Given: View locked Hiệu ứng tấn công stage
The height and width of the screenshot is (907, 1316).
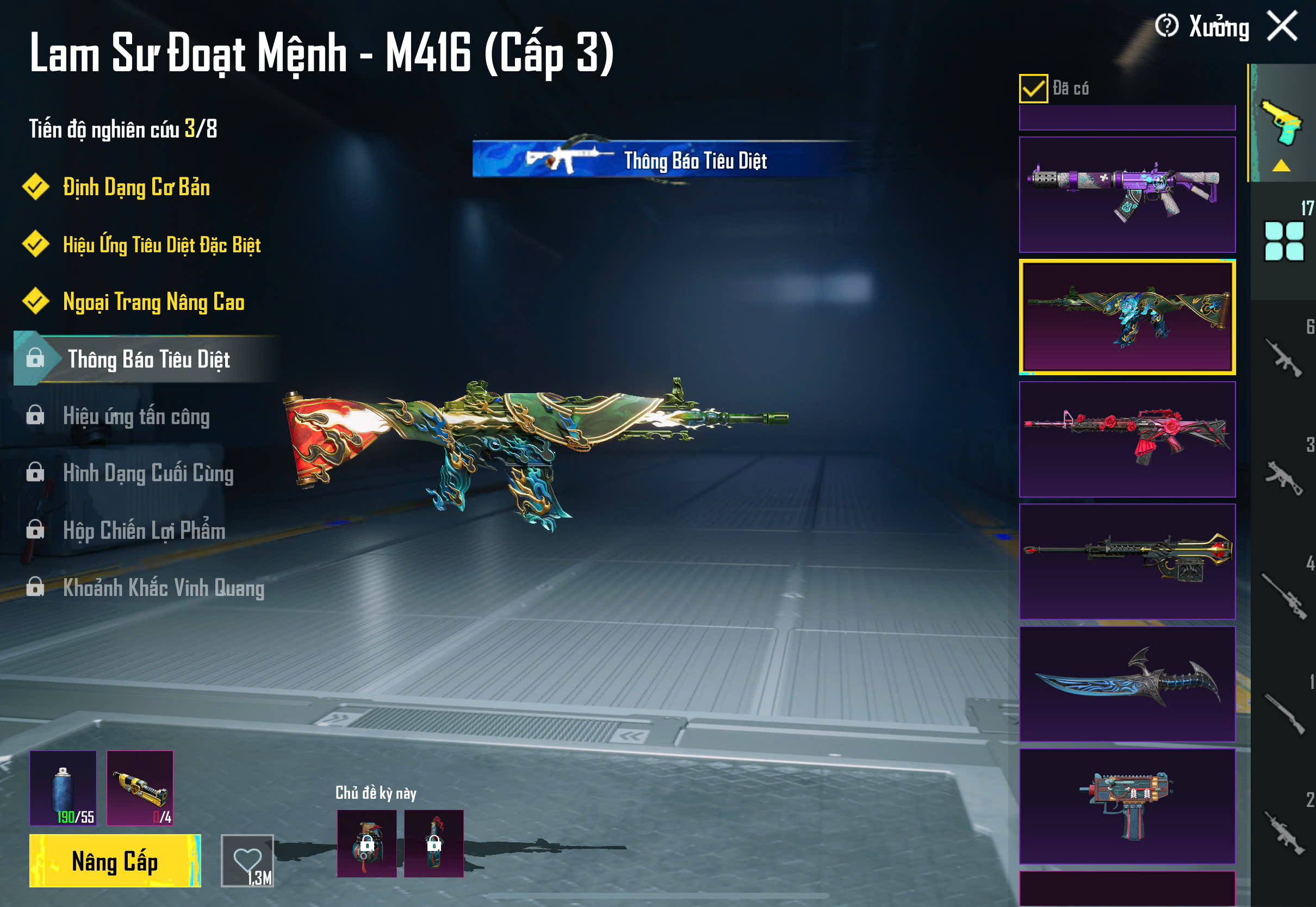Looking at the screenshot, I should (x=136, y=417).
